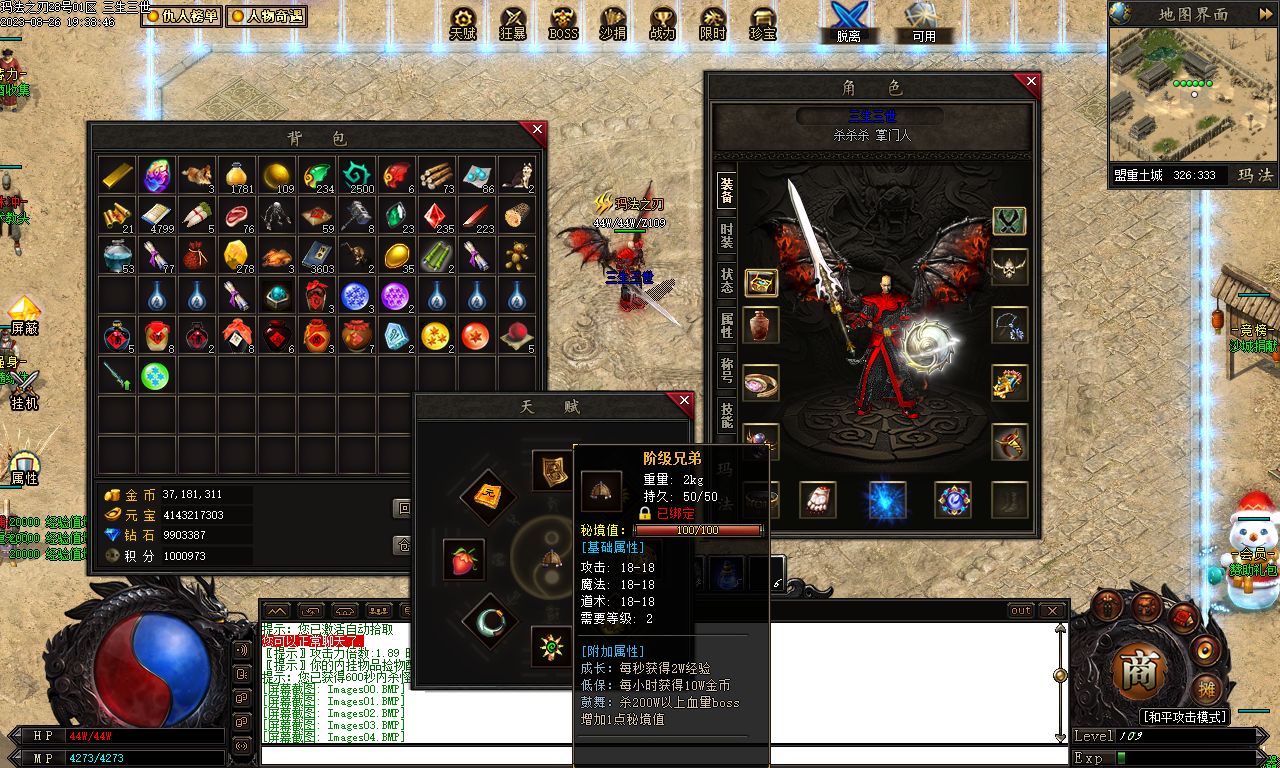1280x768 pixels.
Task: Open the 狂暴 berserk feature
Action: 513,23
